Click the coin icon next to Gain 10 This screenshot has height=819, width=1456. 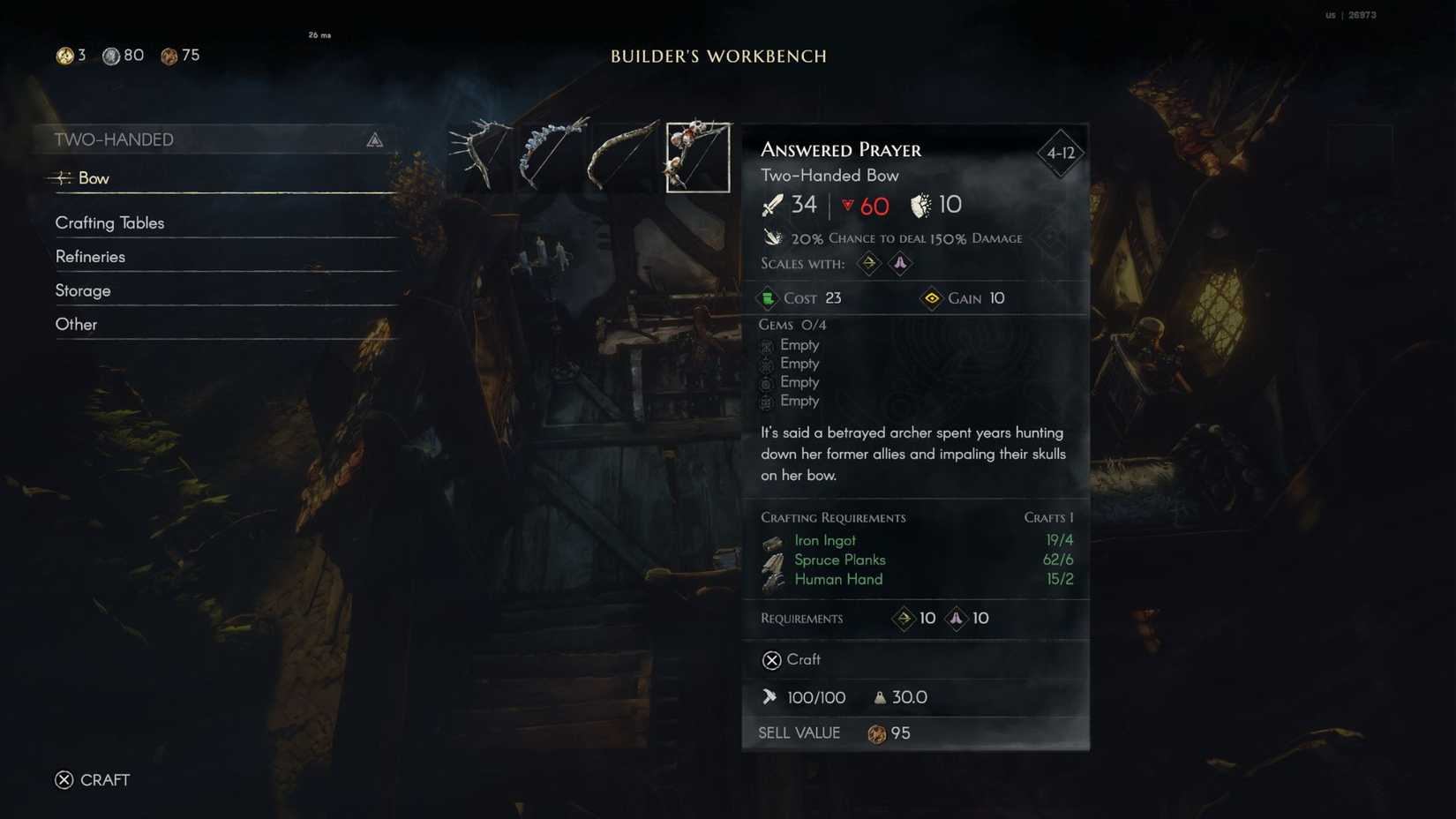pyautogui.click(x=932, y=298)
